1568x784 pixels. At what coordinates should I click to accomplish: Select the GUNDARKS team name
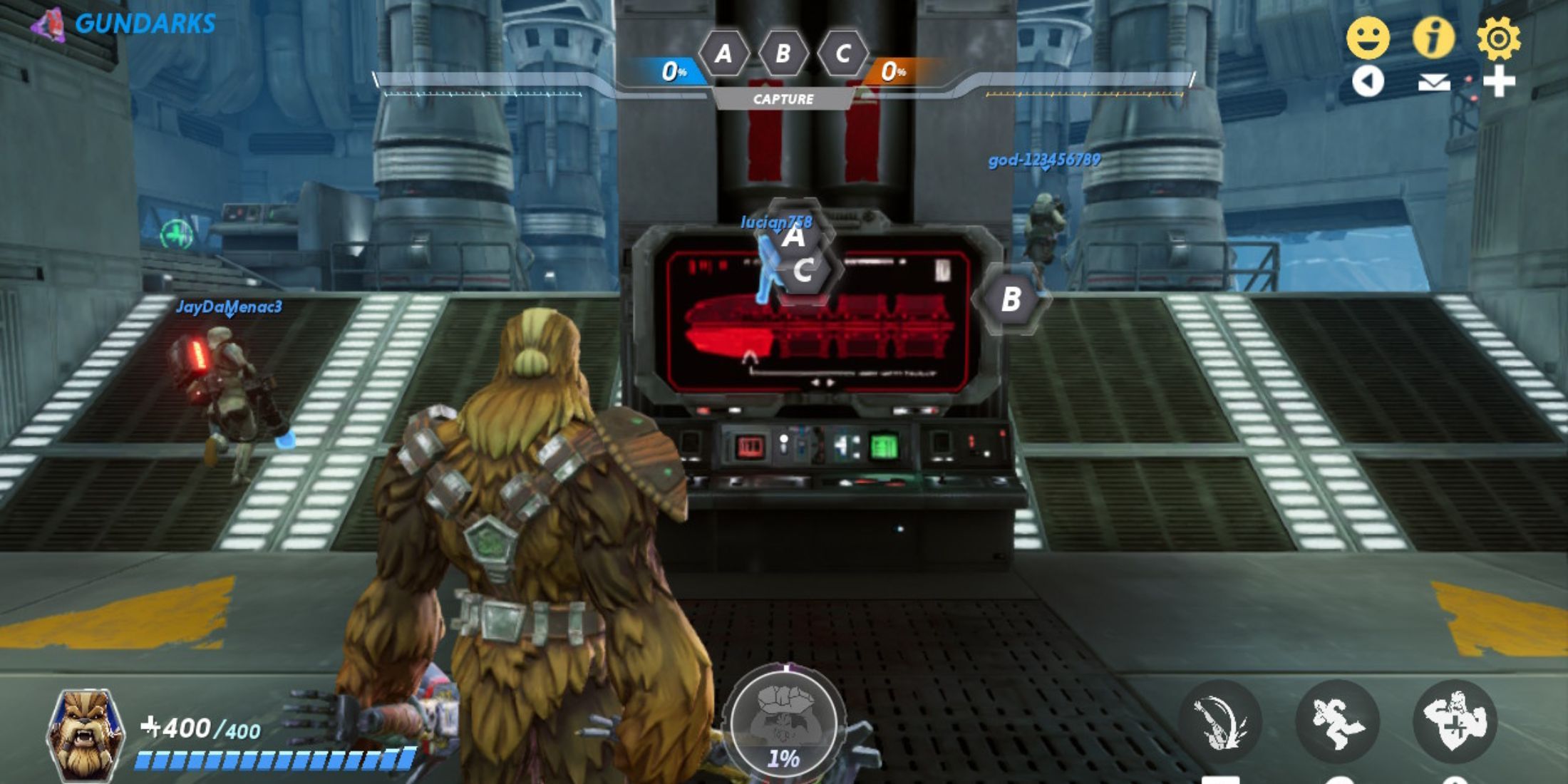tap(146, 23)
